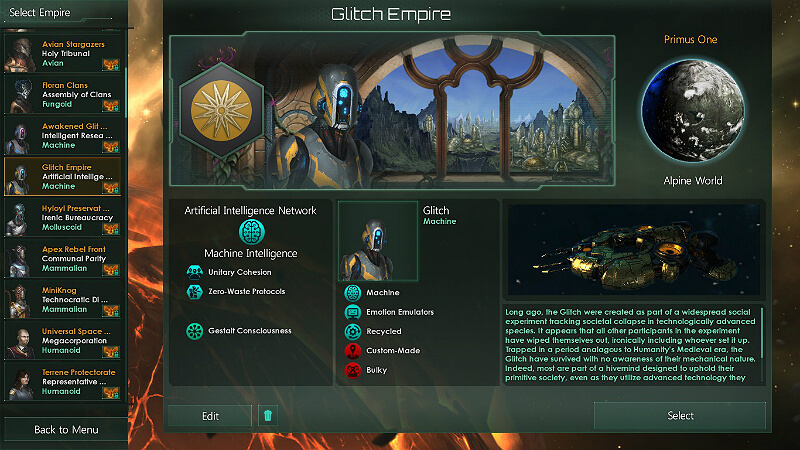Image resolution: width=800 pixels, height=450 pixels.
Task: Confirm empire with the Select button
Action: pos(680,416)
